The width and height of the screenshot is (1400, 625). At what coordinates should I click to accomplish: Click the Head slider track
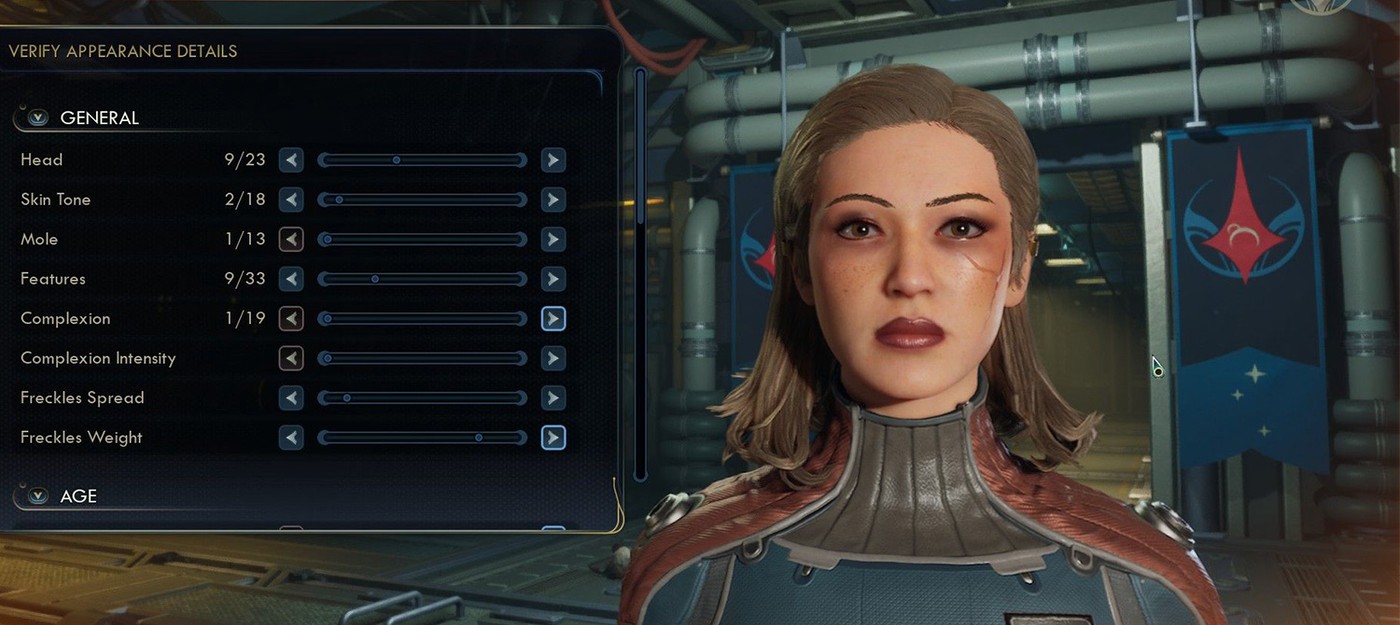[422, 160]
